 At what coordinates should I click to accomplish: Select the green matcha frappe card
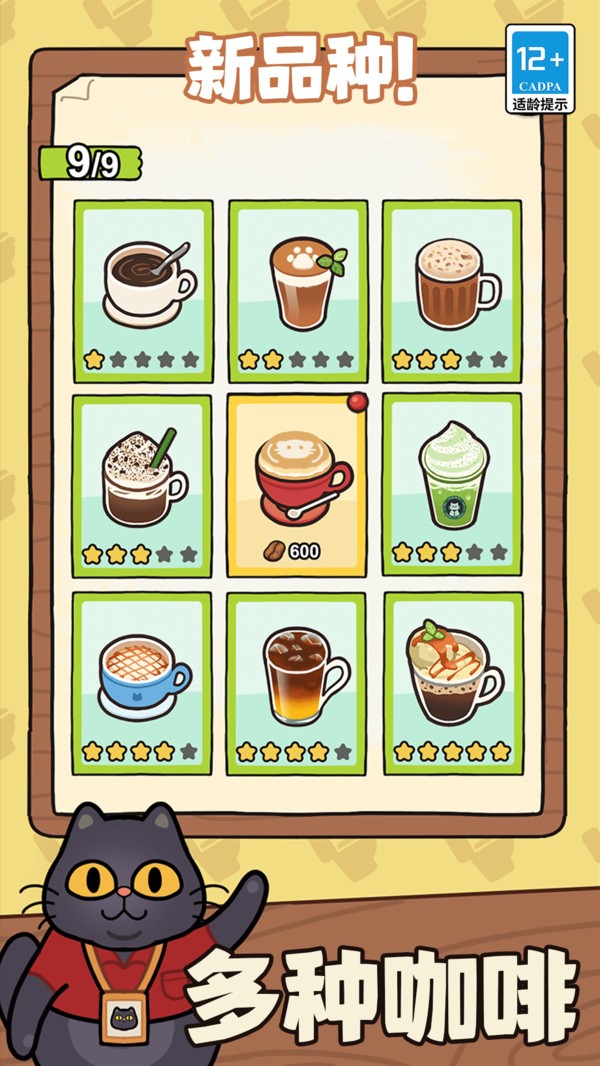[x=451, y=486]
